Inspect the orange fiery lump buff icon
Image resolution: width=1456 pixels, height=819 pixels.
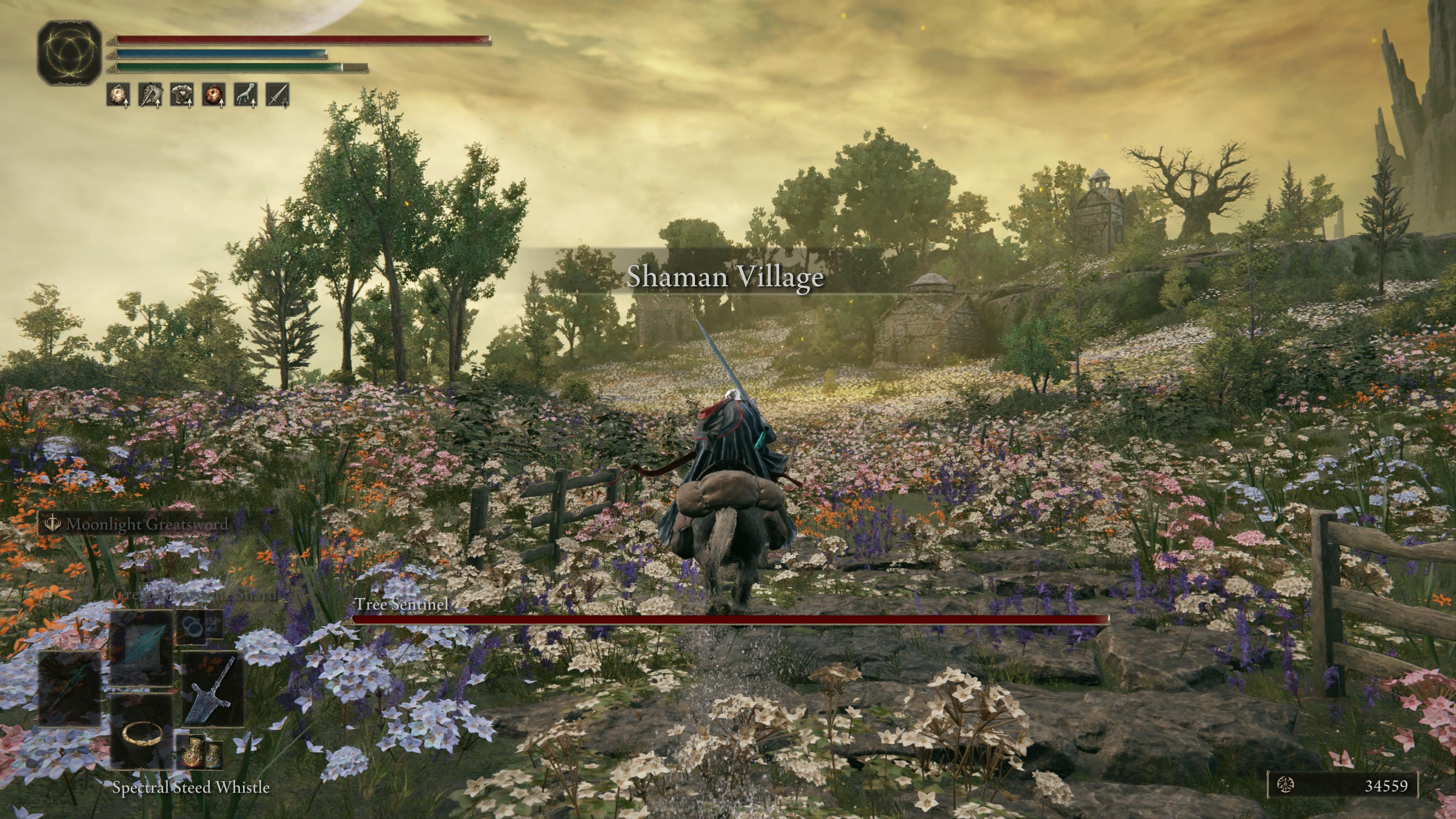coord(213,94)
